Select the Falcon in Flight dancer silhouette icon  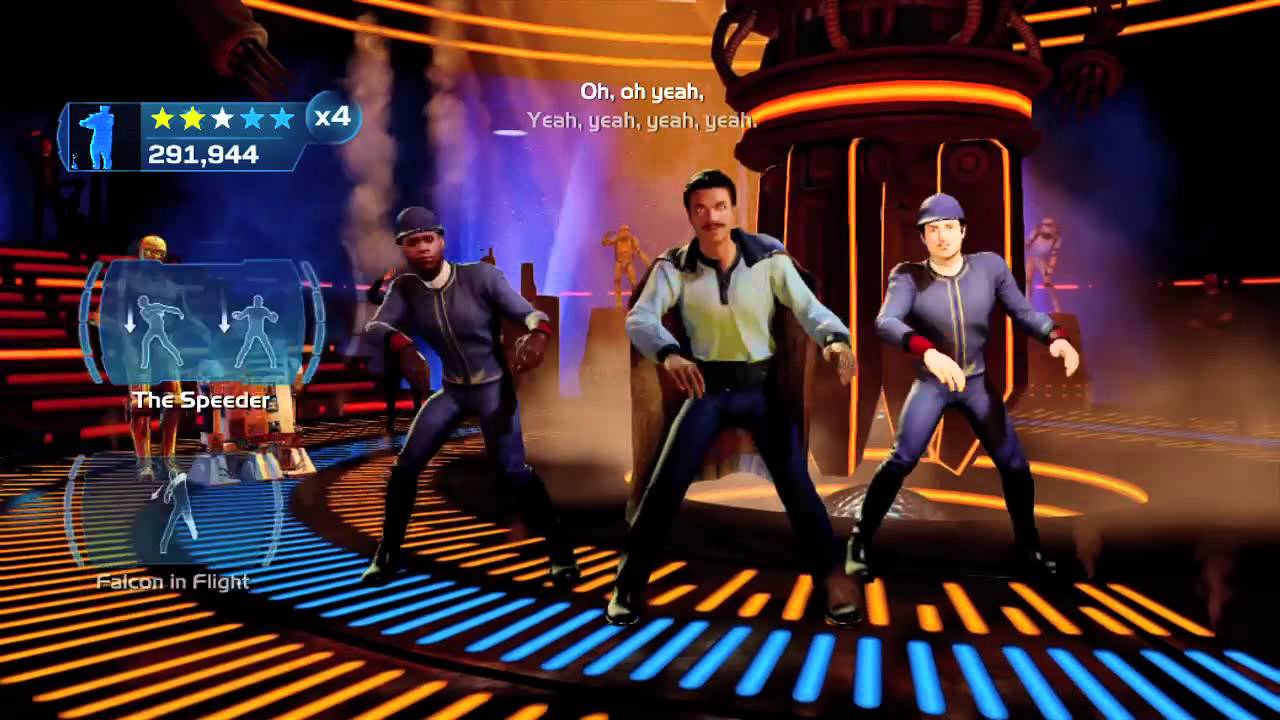(177, 512)
